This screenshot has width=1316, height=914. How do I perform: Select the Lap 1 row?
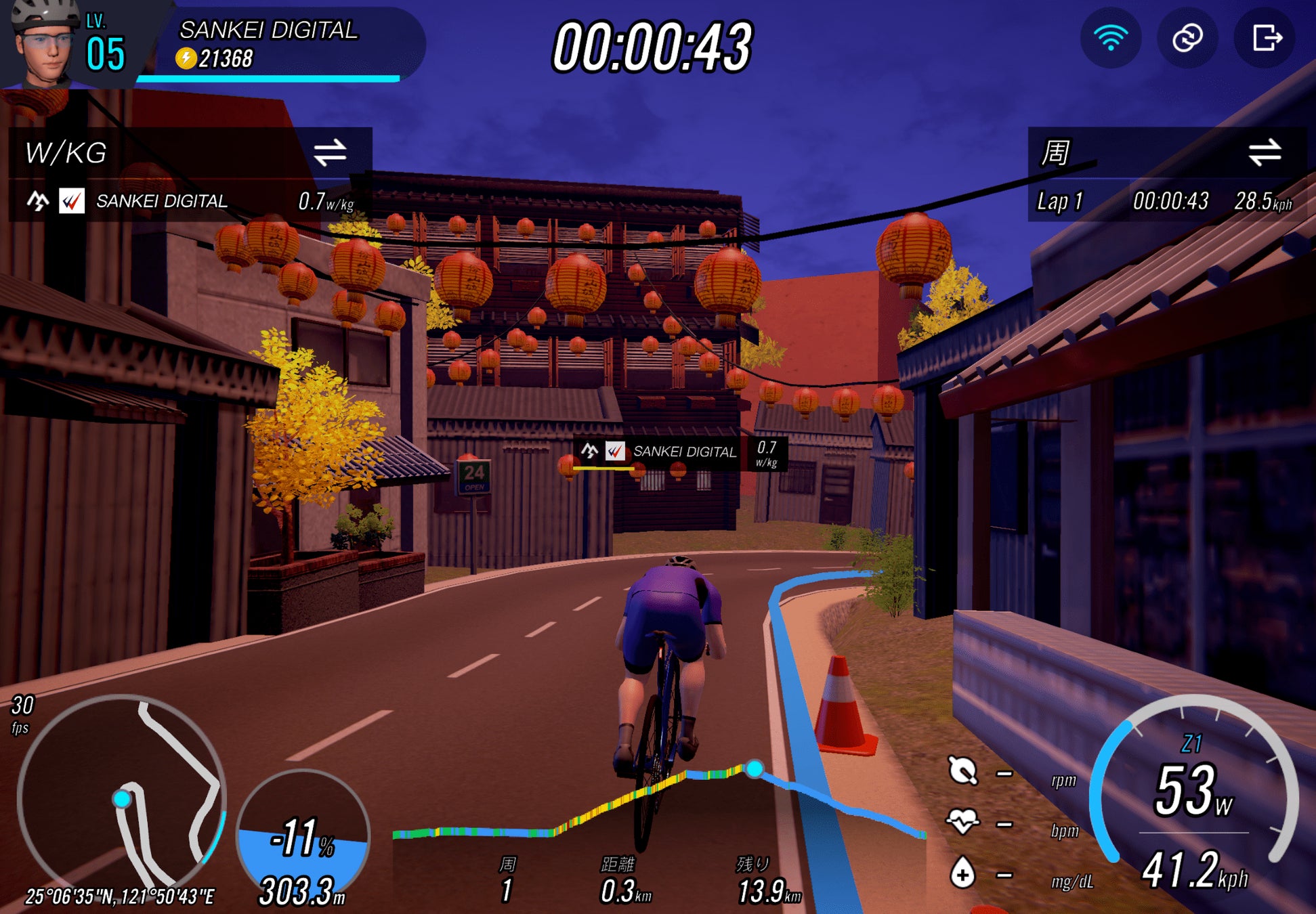point(1165,201)
